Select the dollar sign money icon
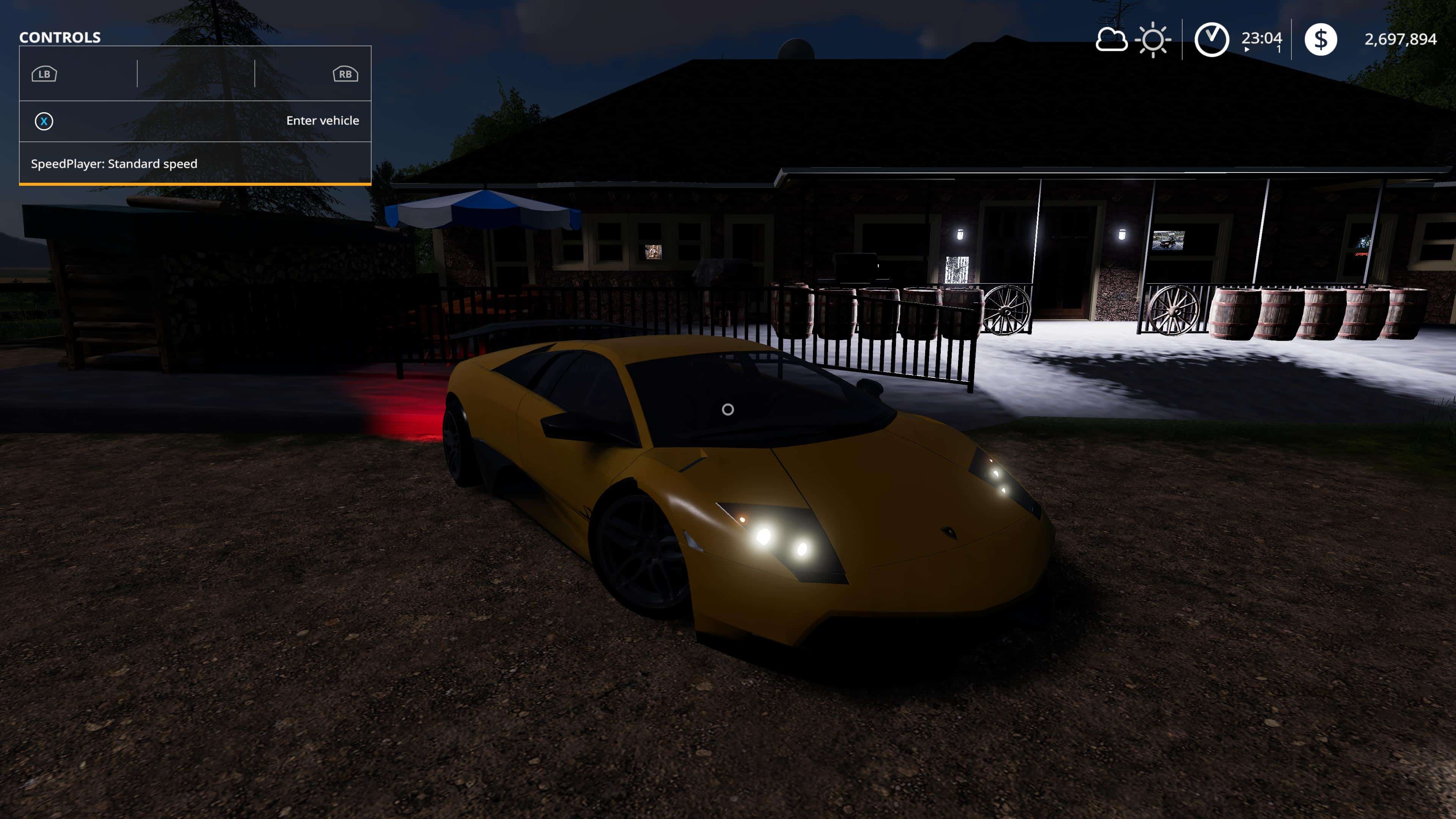 [x=1320, y=39]
